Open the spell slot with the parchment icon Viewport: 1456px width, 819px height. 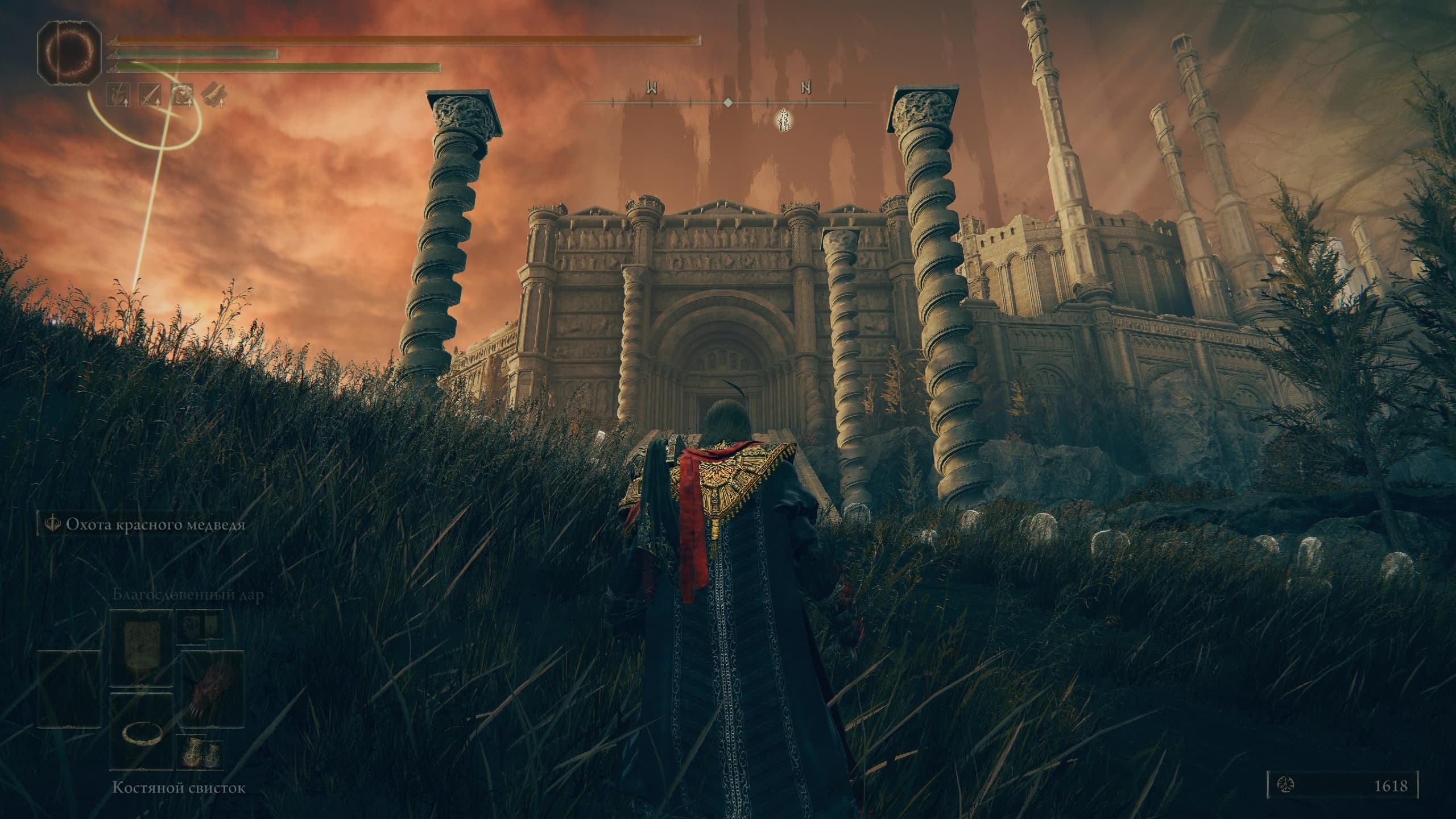tap(140, 655)
